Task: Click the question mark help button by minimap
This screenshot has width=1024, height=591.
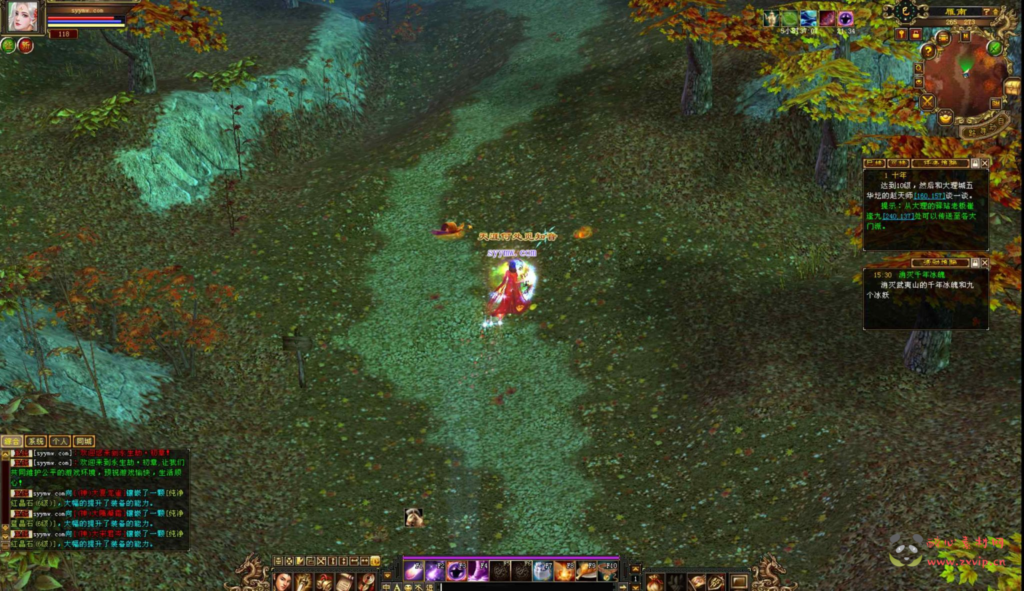Action: pos(927,52)
